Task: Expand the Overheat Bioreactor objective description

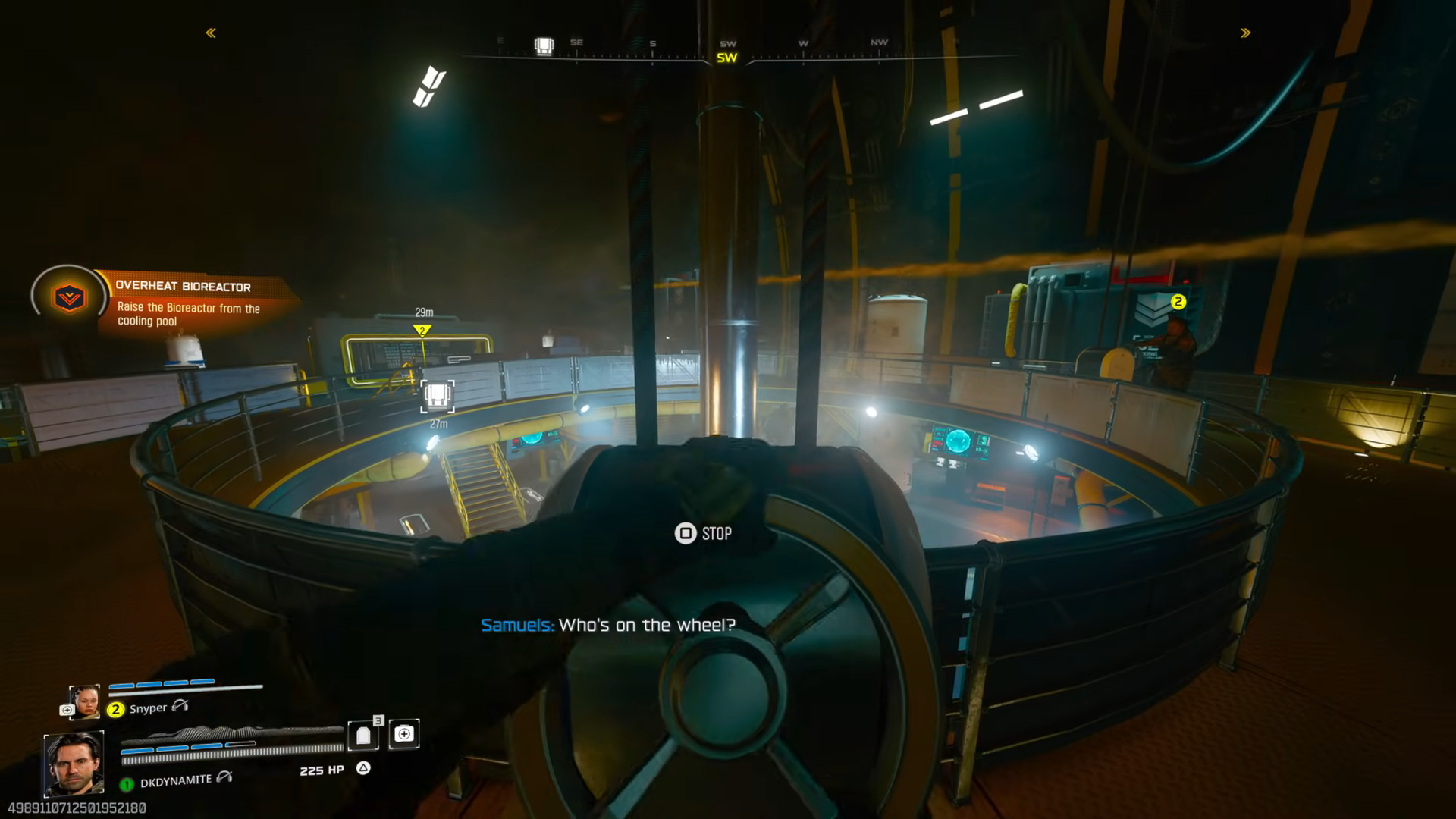Action: tap(188, 314)
